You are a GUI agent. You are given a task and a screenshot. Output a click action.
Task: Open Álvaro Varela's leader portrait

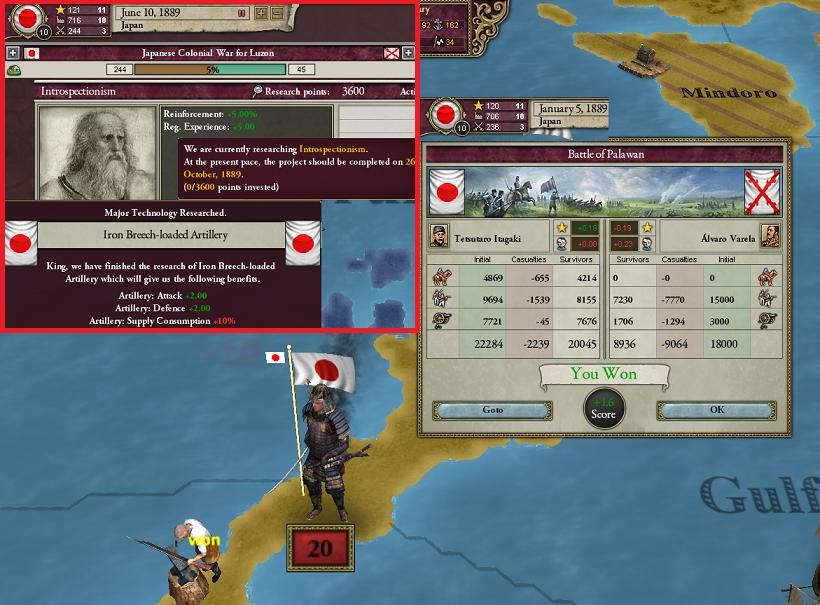(x=769, y=236)
